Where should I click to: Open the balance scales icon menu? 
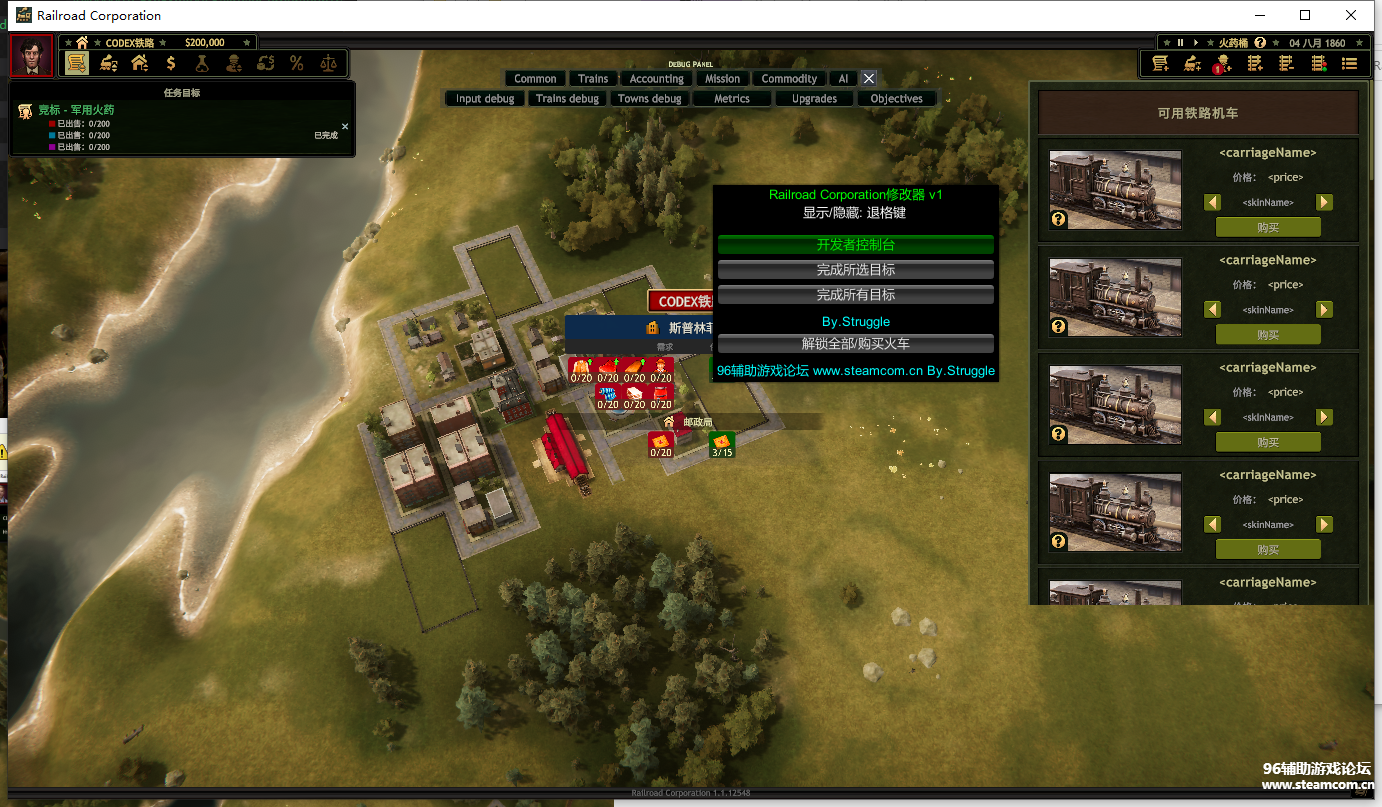[x=328, y=63]
